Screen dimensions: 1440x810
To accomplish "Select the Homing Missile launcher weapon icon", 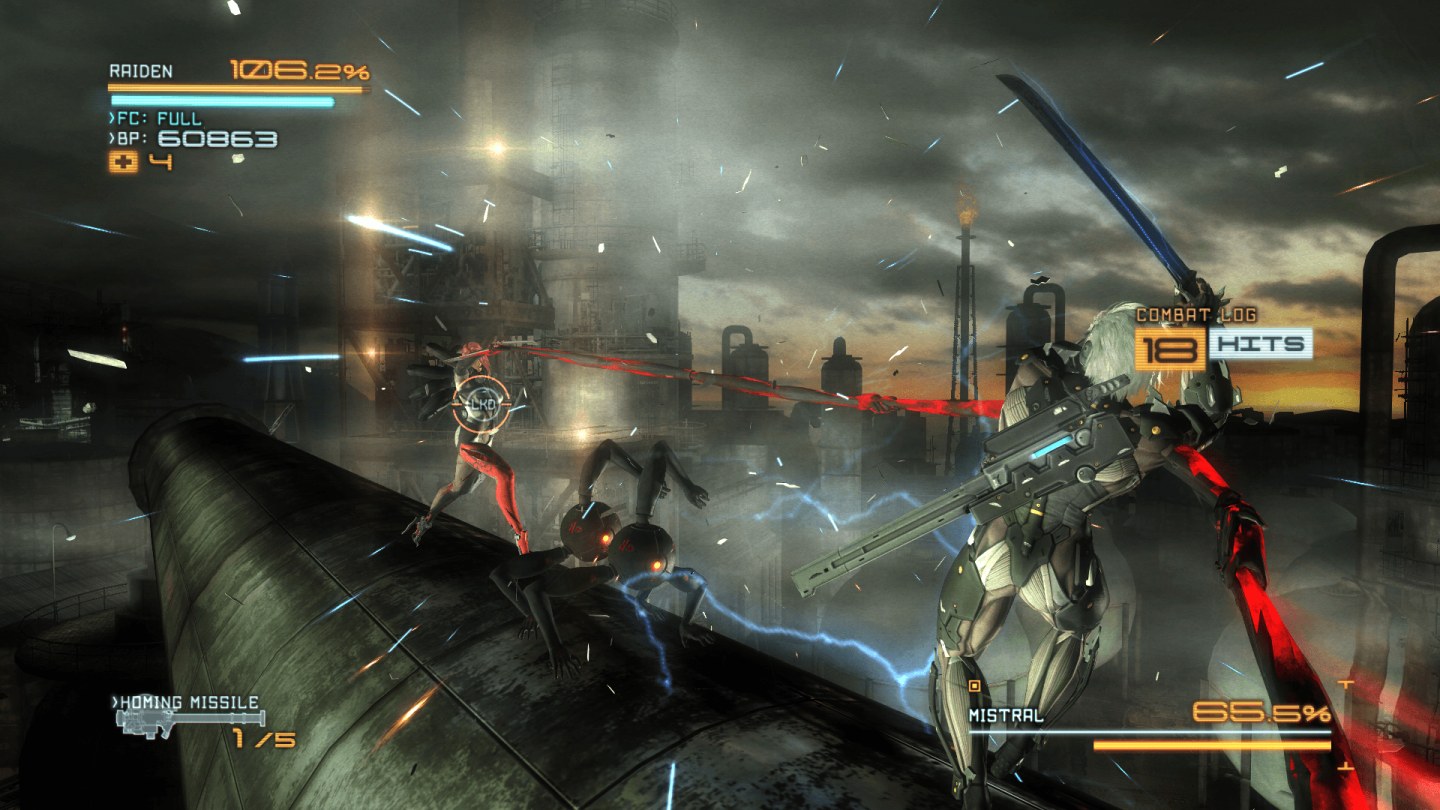I will [190, 721].
